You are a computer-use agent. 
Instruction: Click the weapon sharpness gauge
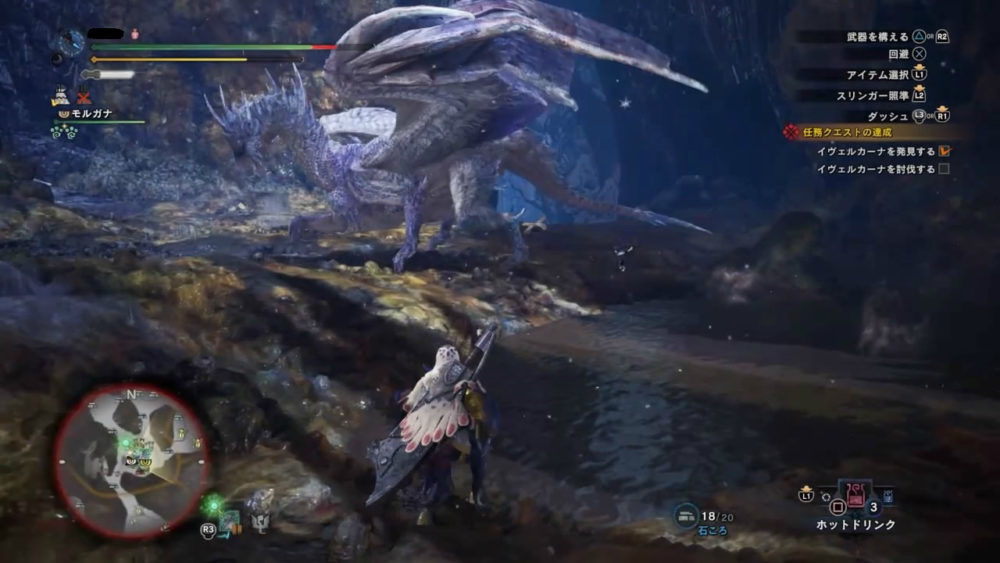click(x=108, y=74)
